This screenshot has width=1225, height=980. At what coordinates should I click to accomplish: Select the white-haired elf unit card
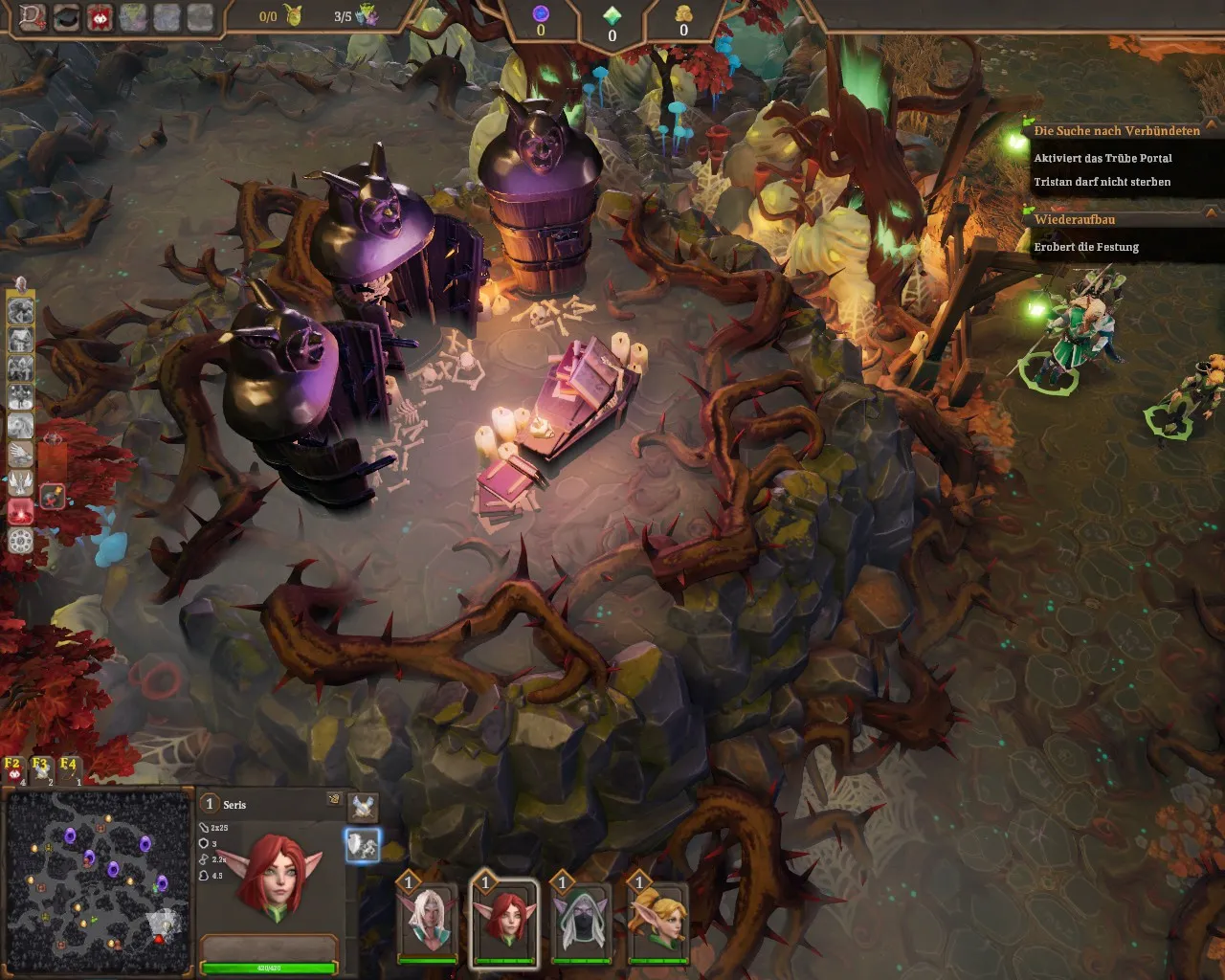click(x=427, y=923)
